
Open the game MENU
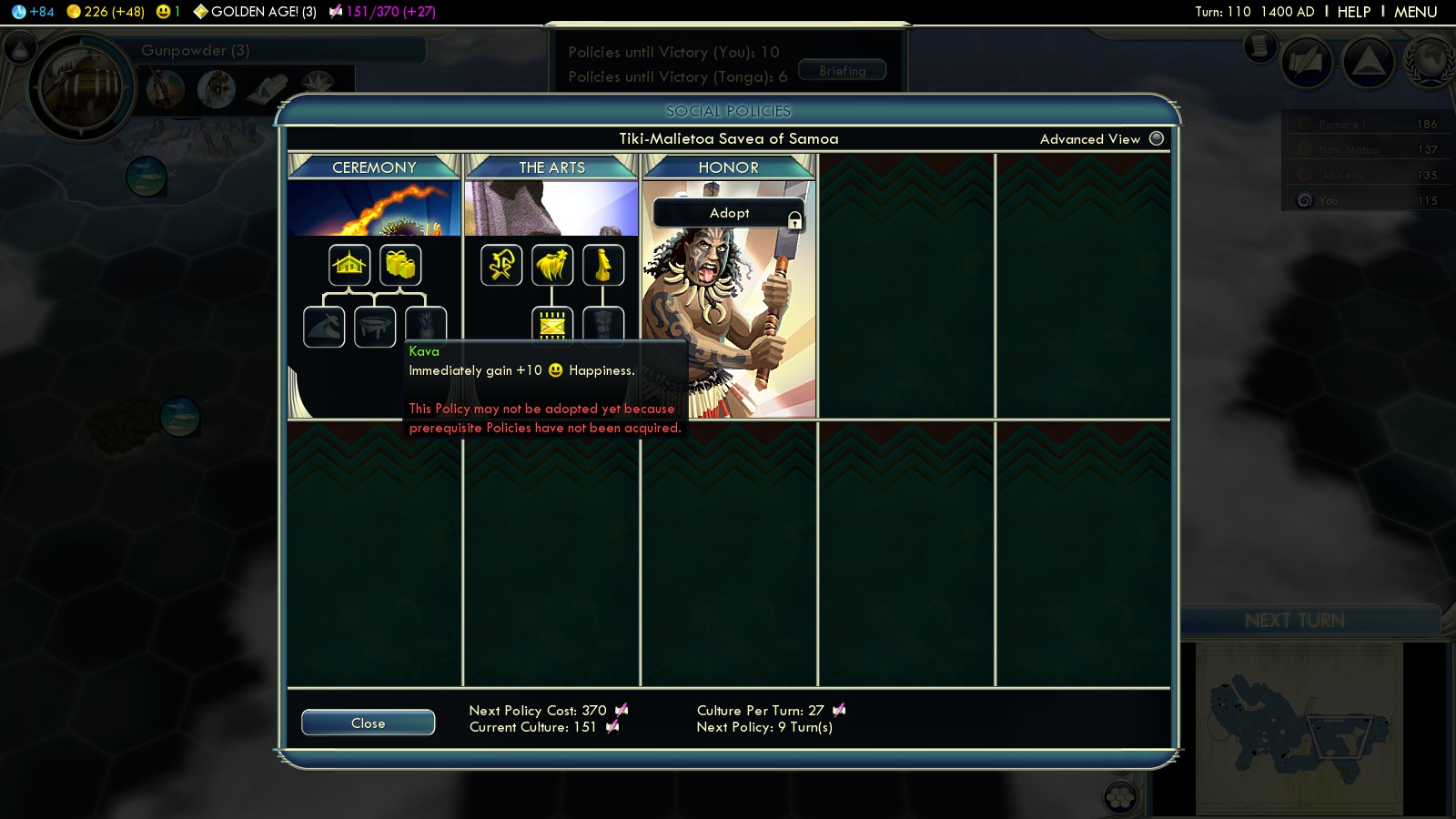tap(1415, 12)
